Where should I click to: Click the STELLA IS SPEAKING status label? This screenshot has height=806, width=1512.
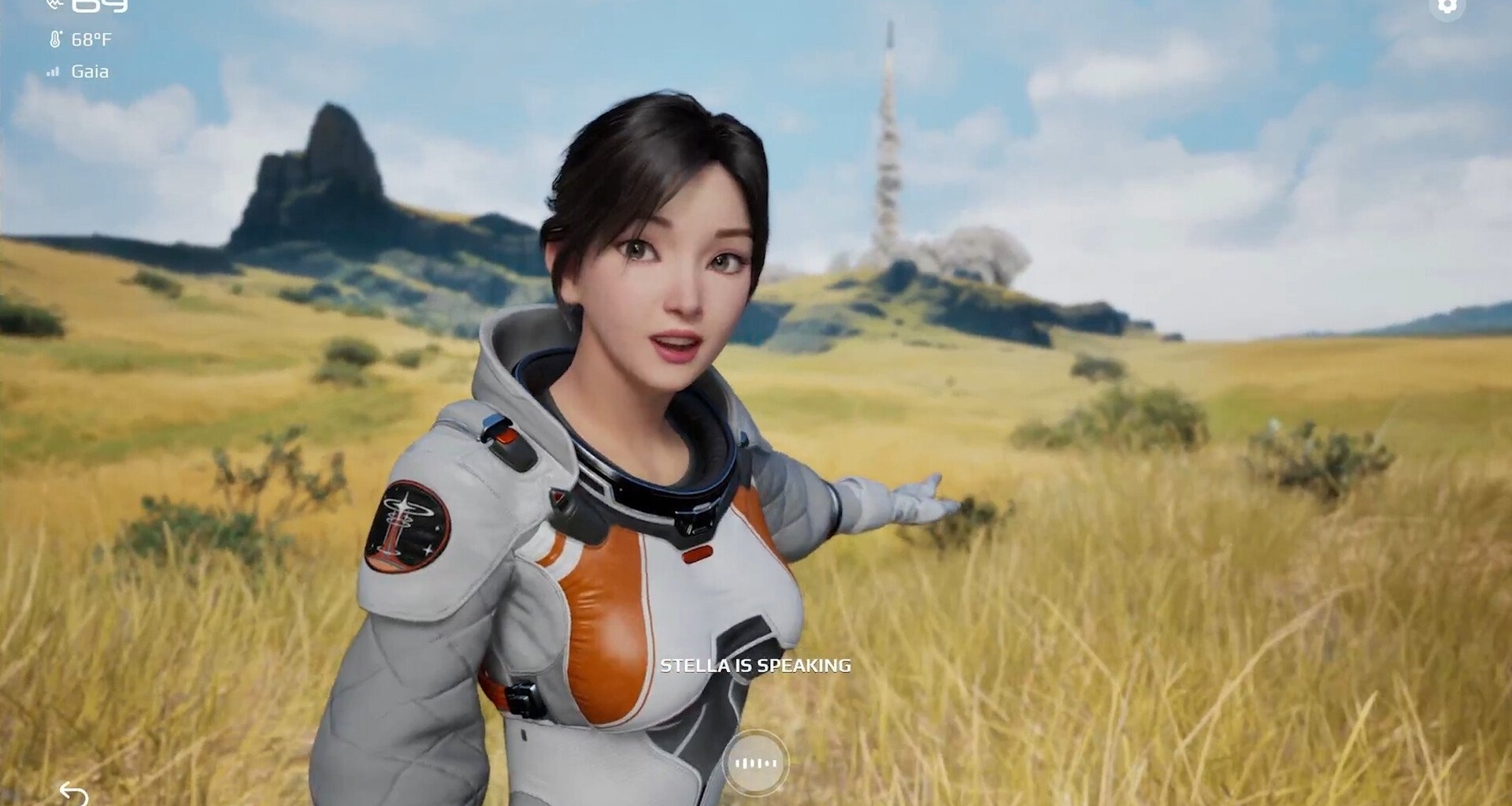click(x=756, y=664)
